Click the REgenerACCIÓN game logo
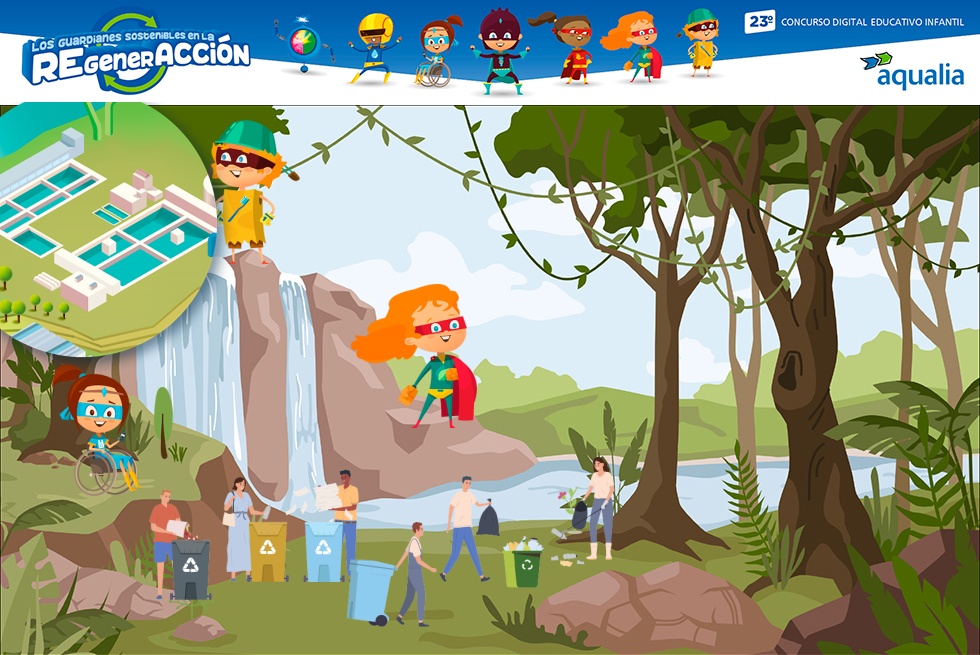The width and height of the screenshot is (980, 655). click(x=137, y=55)
